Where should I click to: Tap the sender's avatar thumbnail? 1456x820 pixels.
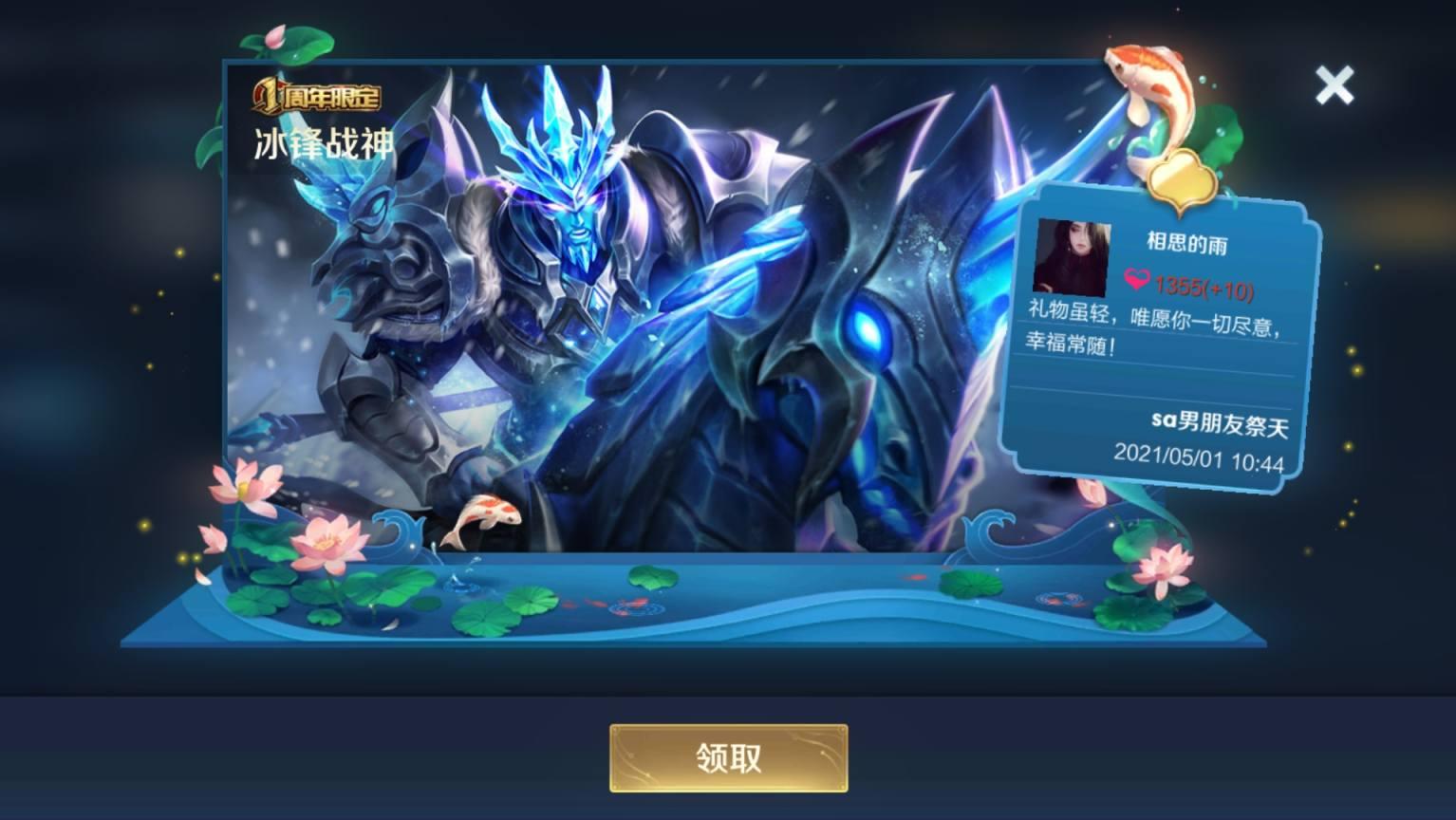pyautogui.click(x=1073, y=256)
